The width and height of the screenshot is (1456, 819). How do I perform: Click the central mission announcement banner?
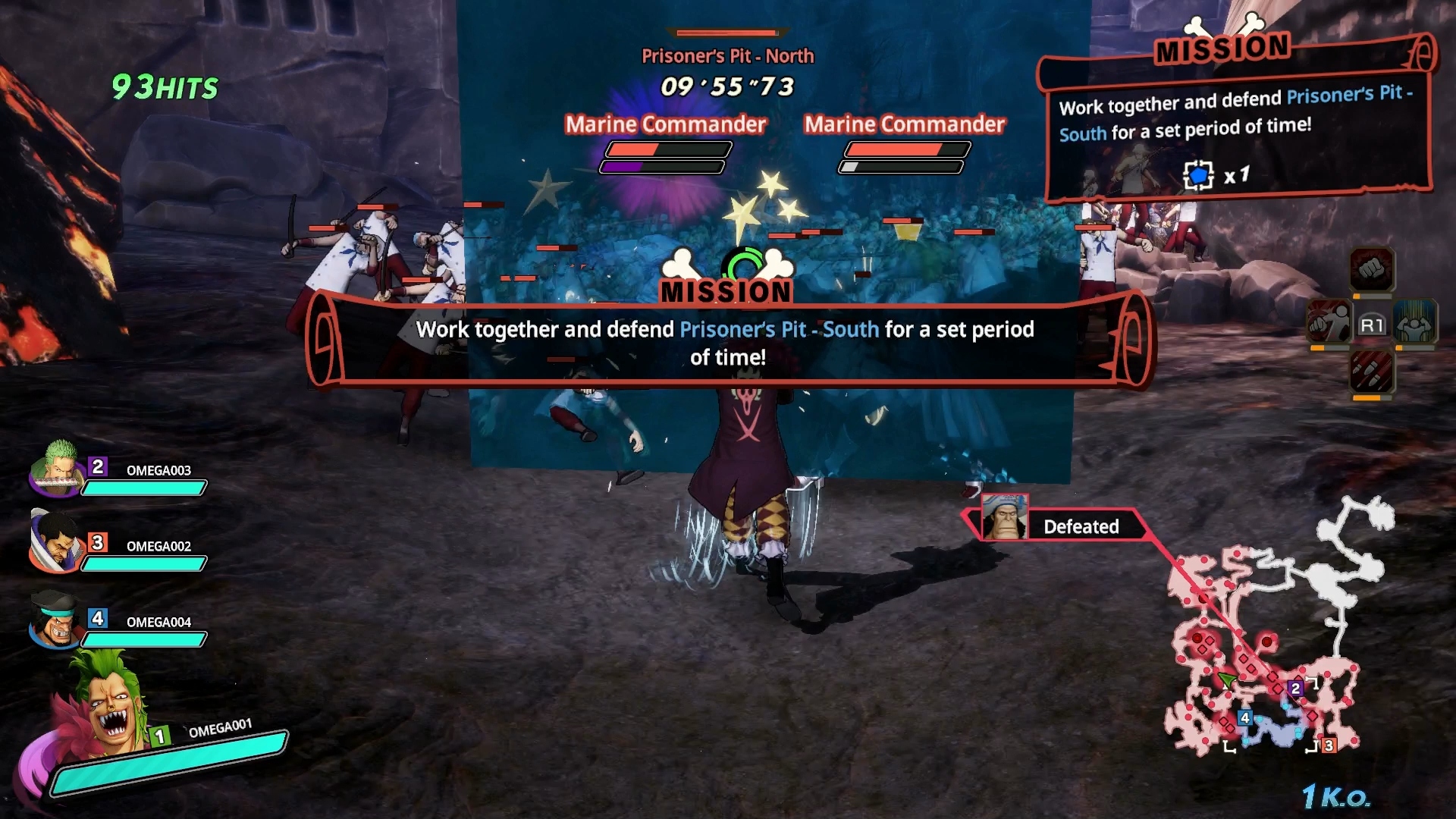726,343
